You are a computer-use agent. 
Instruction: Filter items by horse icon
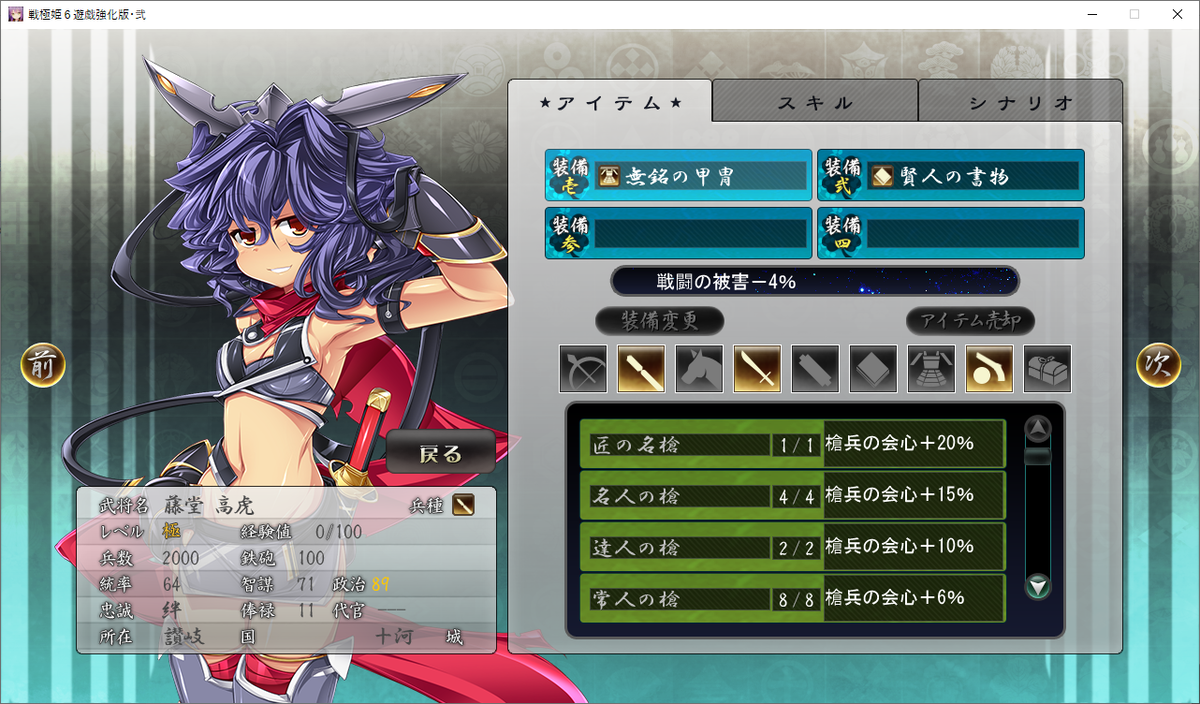coord(699,369)
